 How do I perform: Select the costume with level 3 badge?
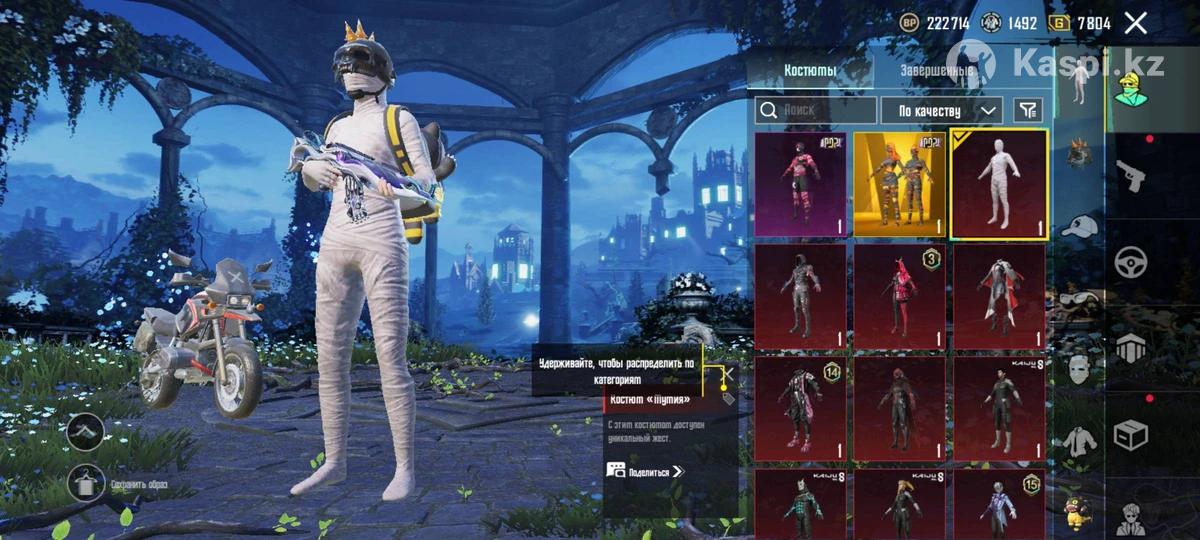coord(899,296)
